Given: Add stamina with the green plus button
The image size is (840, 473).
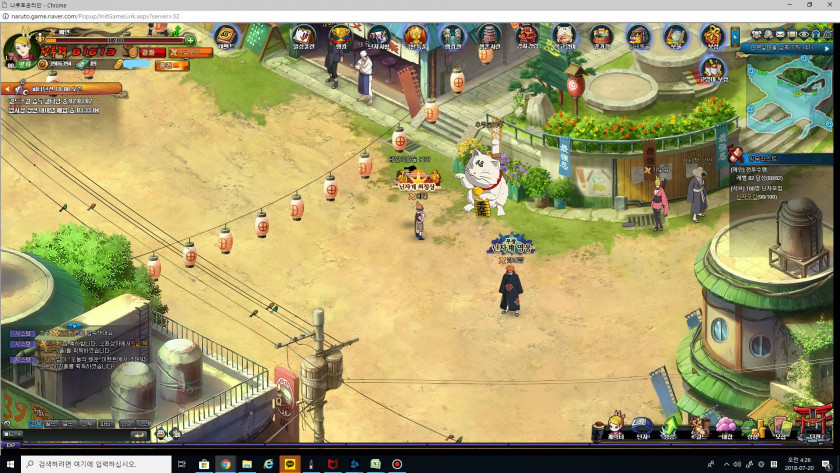Looking at the screenshot, I should click(190, 40).
